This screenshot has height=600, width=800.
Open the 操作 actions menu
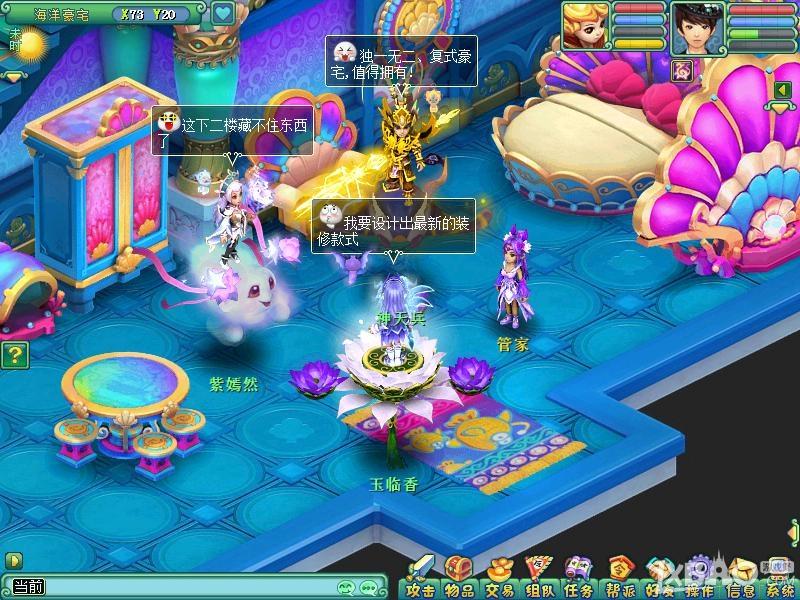[x=698, y=578]
